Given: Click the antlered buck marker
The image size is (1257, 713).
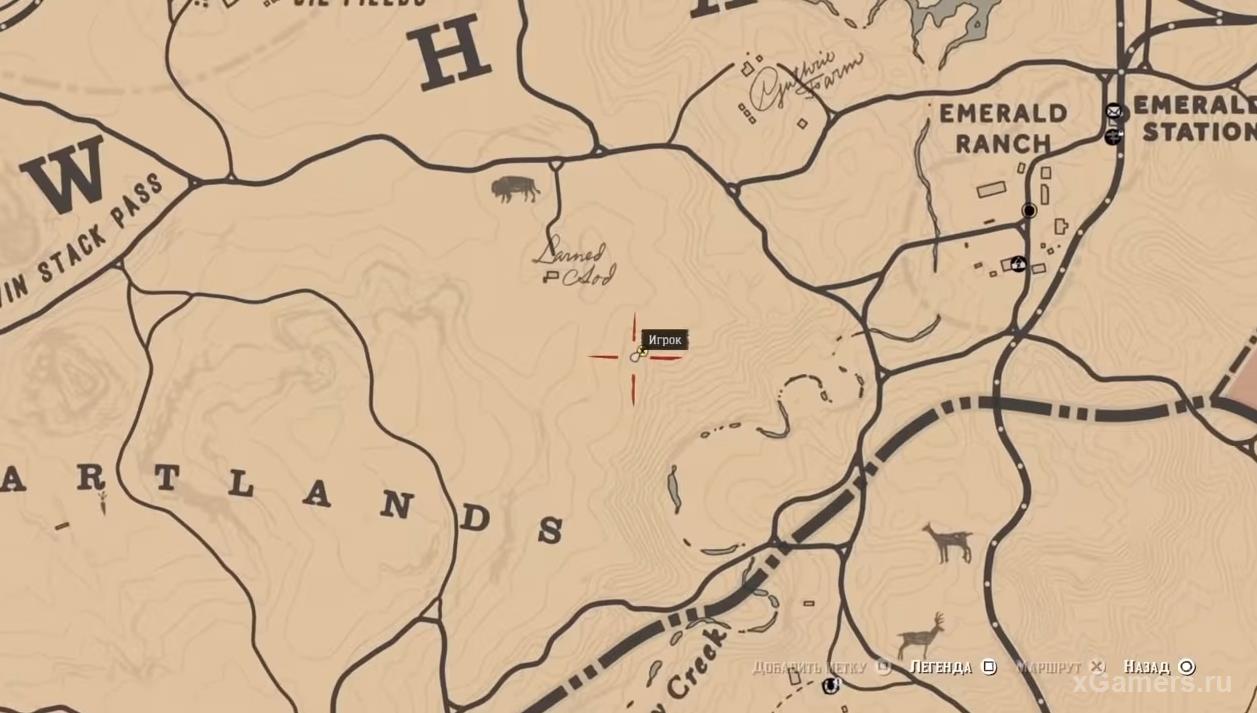Looking at the screenshot, I should [x=923, y=635].
